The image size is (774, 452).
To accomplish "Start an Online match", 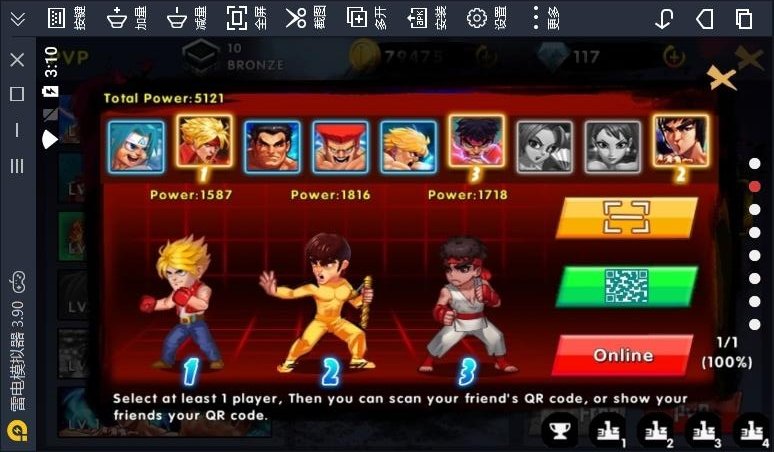I will pyautogui.click(x=622, y=355).
